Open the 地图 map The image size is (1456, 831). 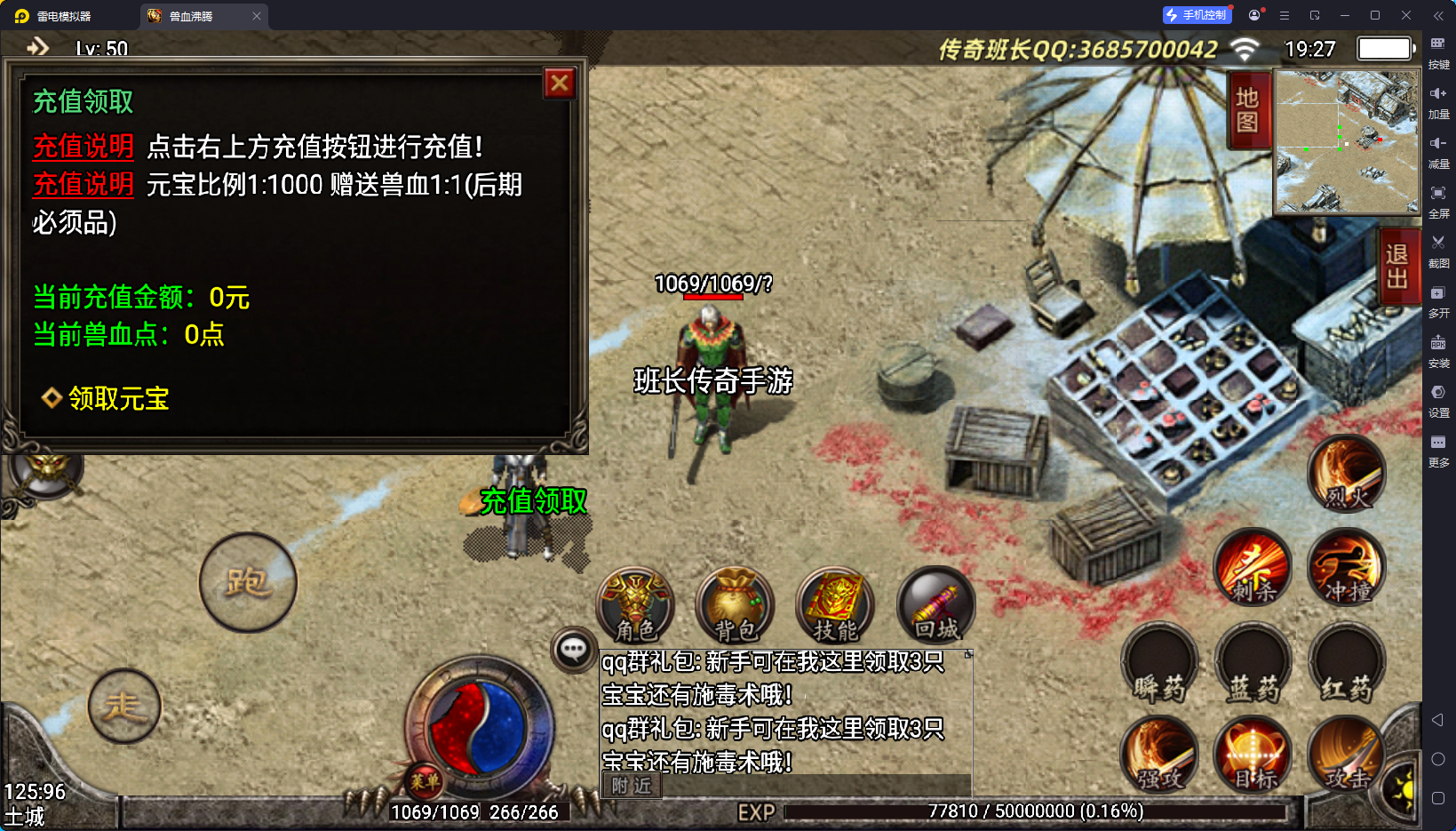tap(1247, 109)
